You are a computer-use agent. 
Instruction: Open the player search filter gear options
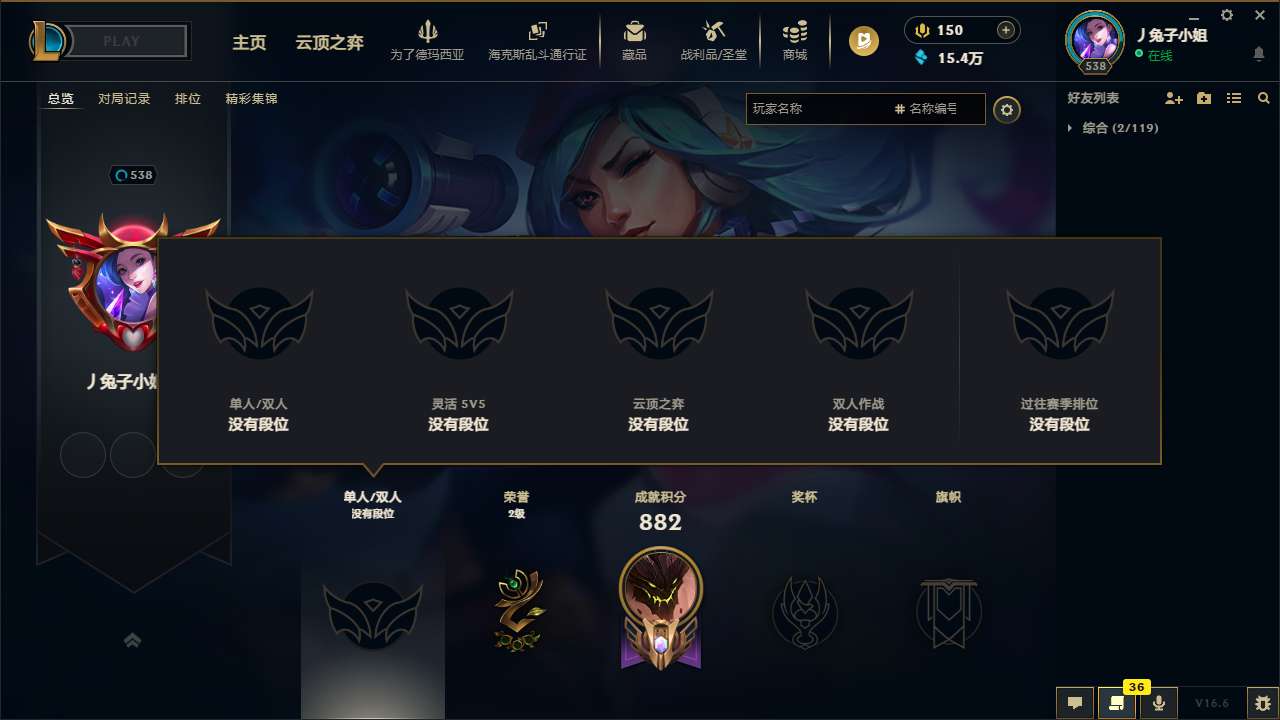[1007, 110]
